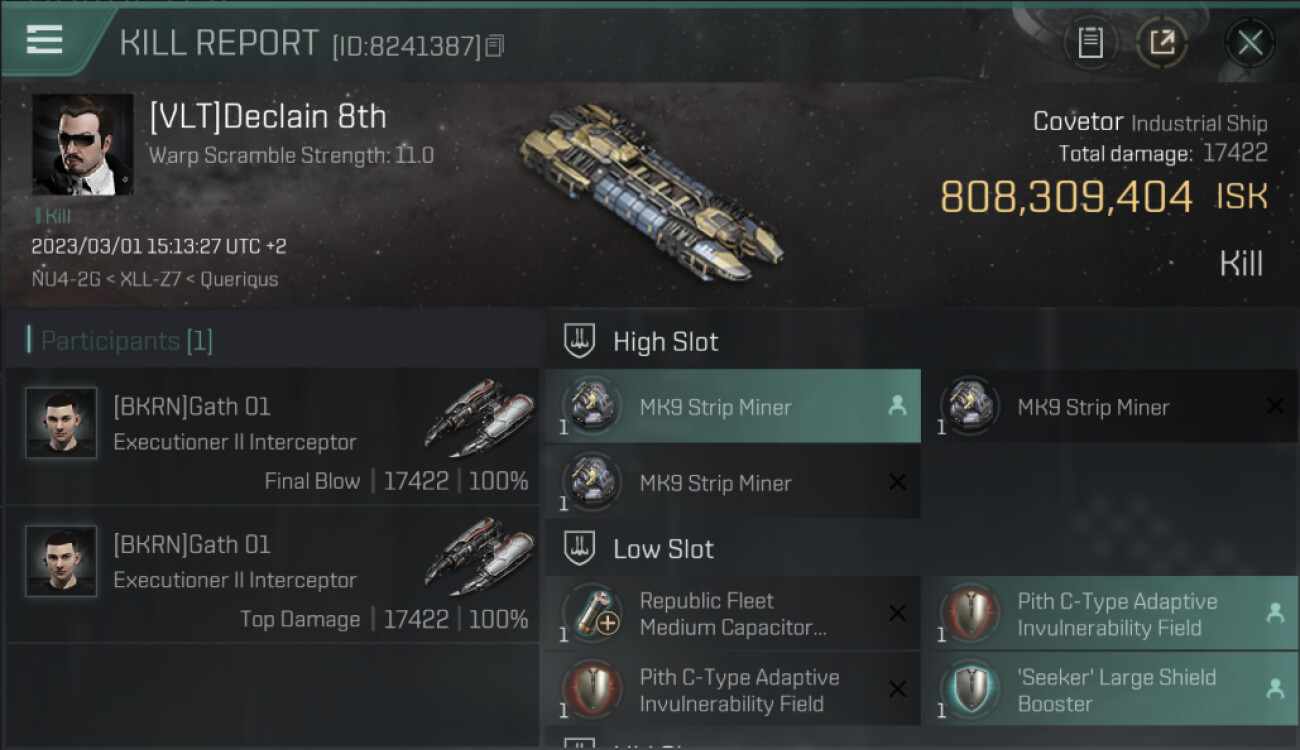Close the kill report window
The width and height of the screenshot is (1300, 750).
(1249, 43)
